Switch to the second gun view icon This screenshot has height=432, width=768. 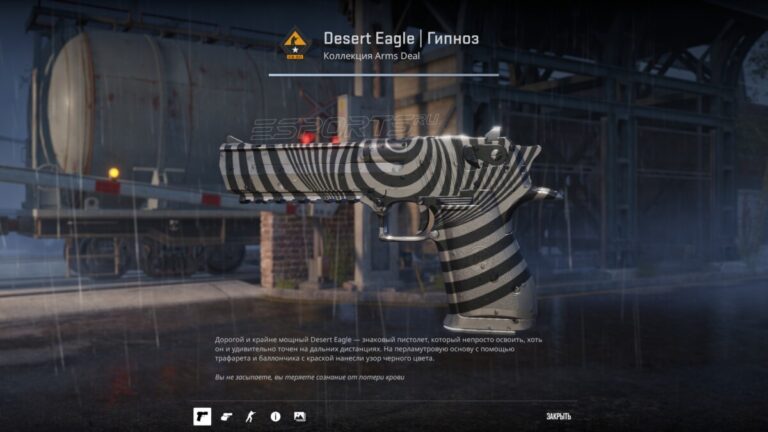coord(226,416)
